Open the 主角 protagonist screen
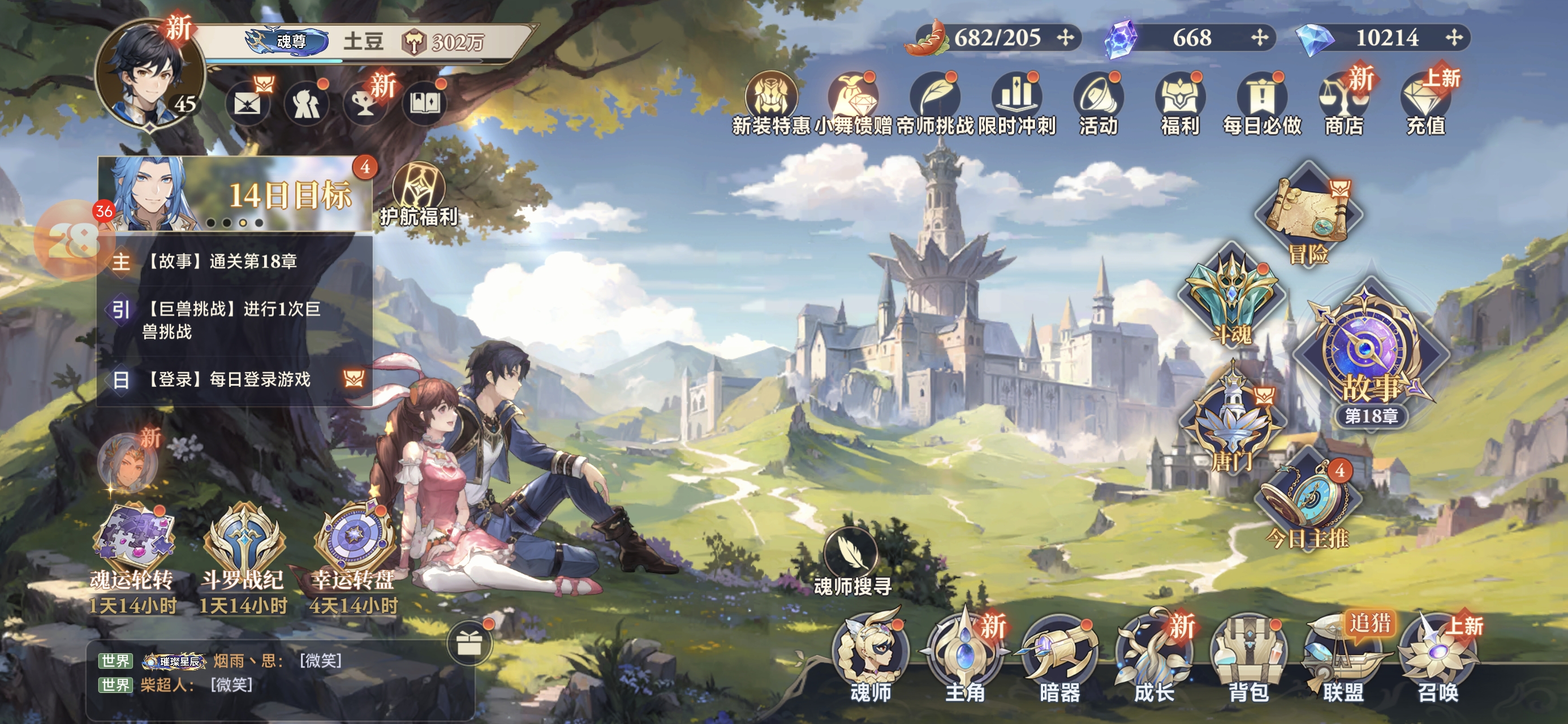 965,657
